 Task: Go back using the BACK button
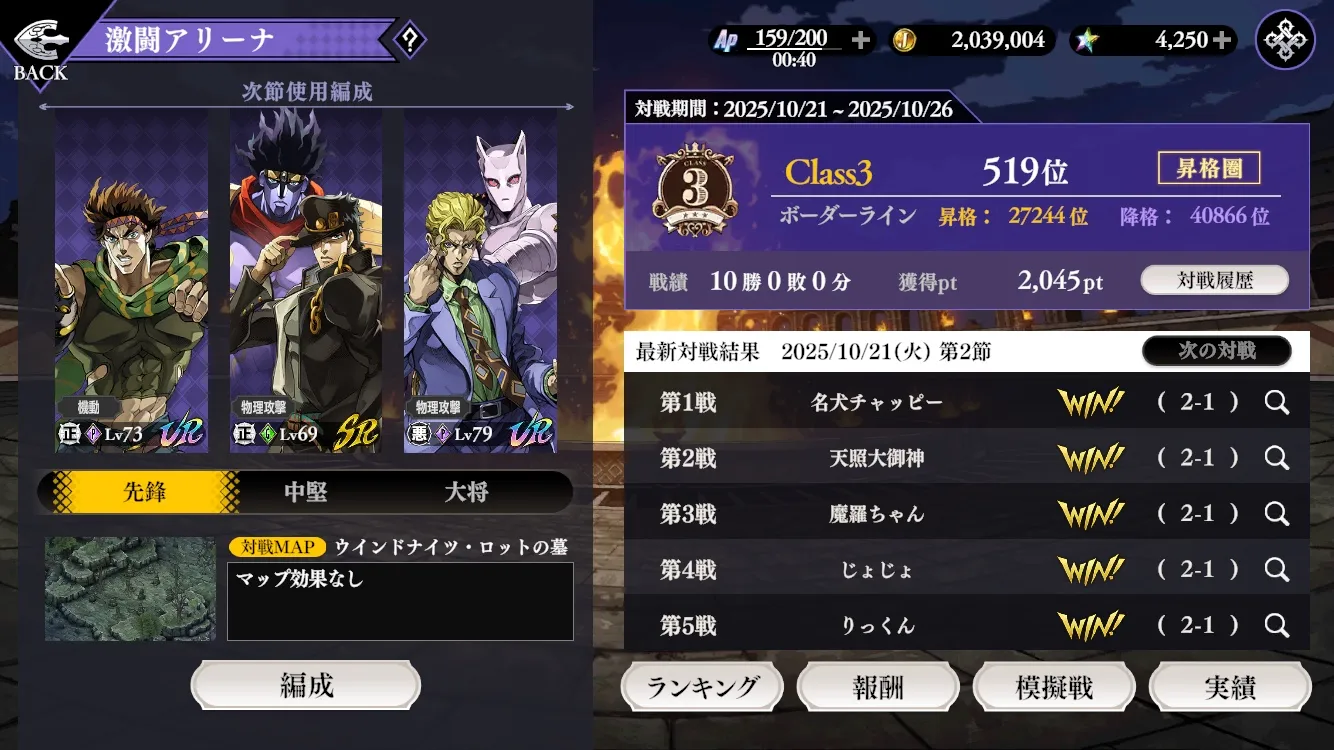(40, 50)
